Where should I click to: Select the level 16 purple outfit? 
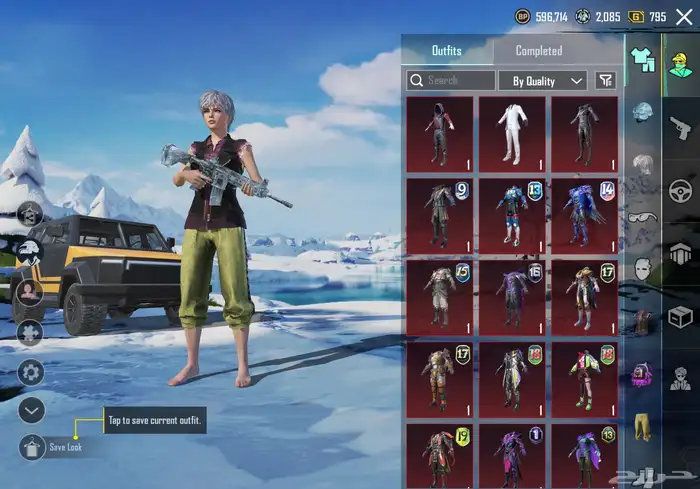(512, 294)
